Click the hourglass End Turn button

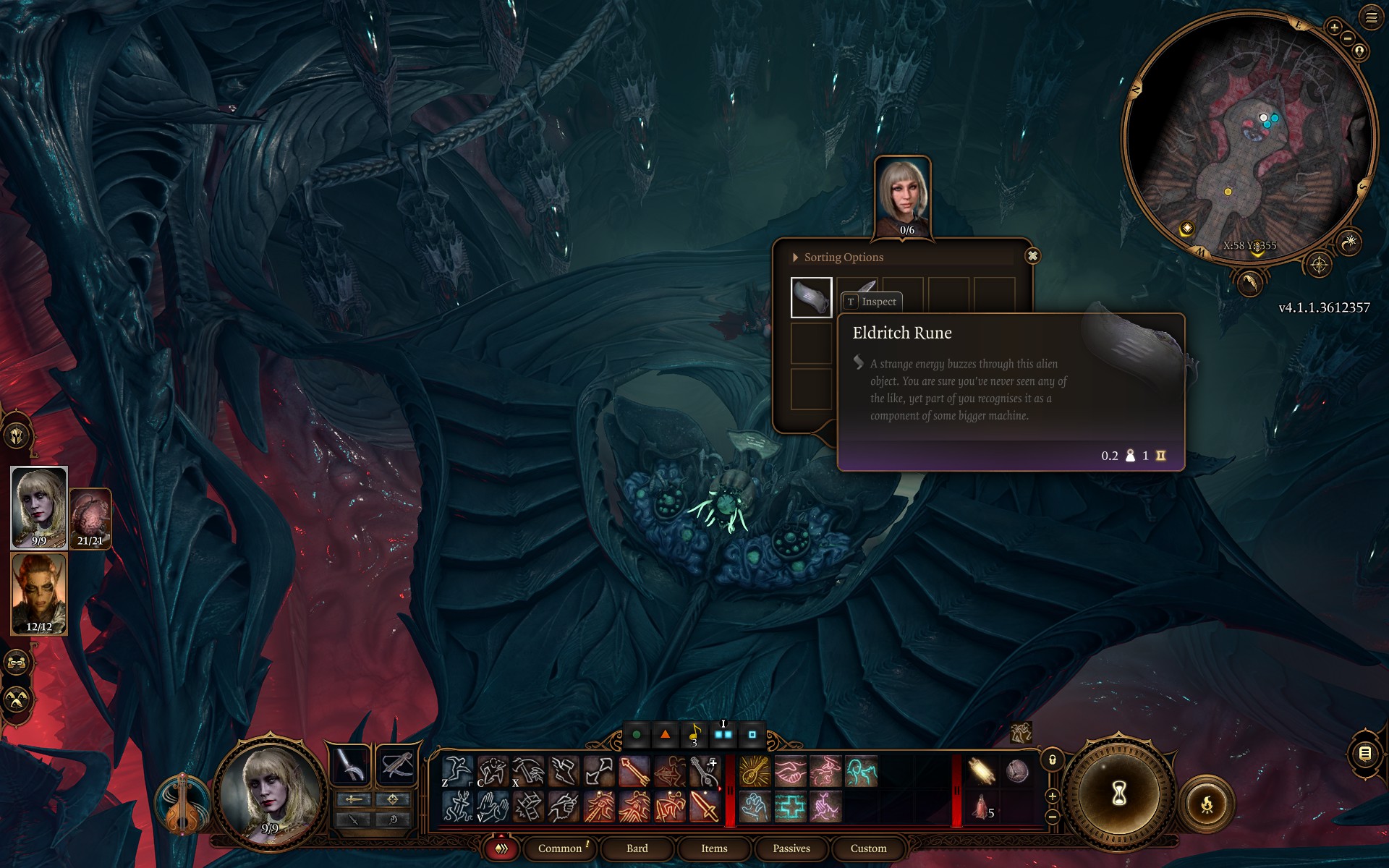pyautogui.click(x=1118, y=794)
